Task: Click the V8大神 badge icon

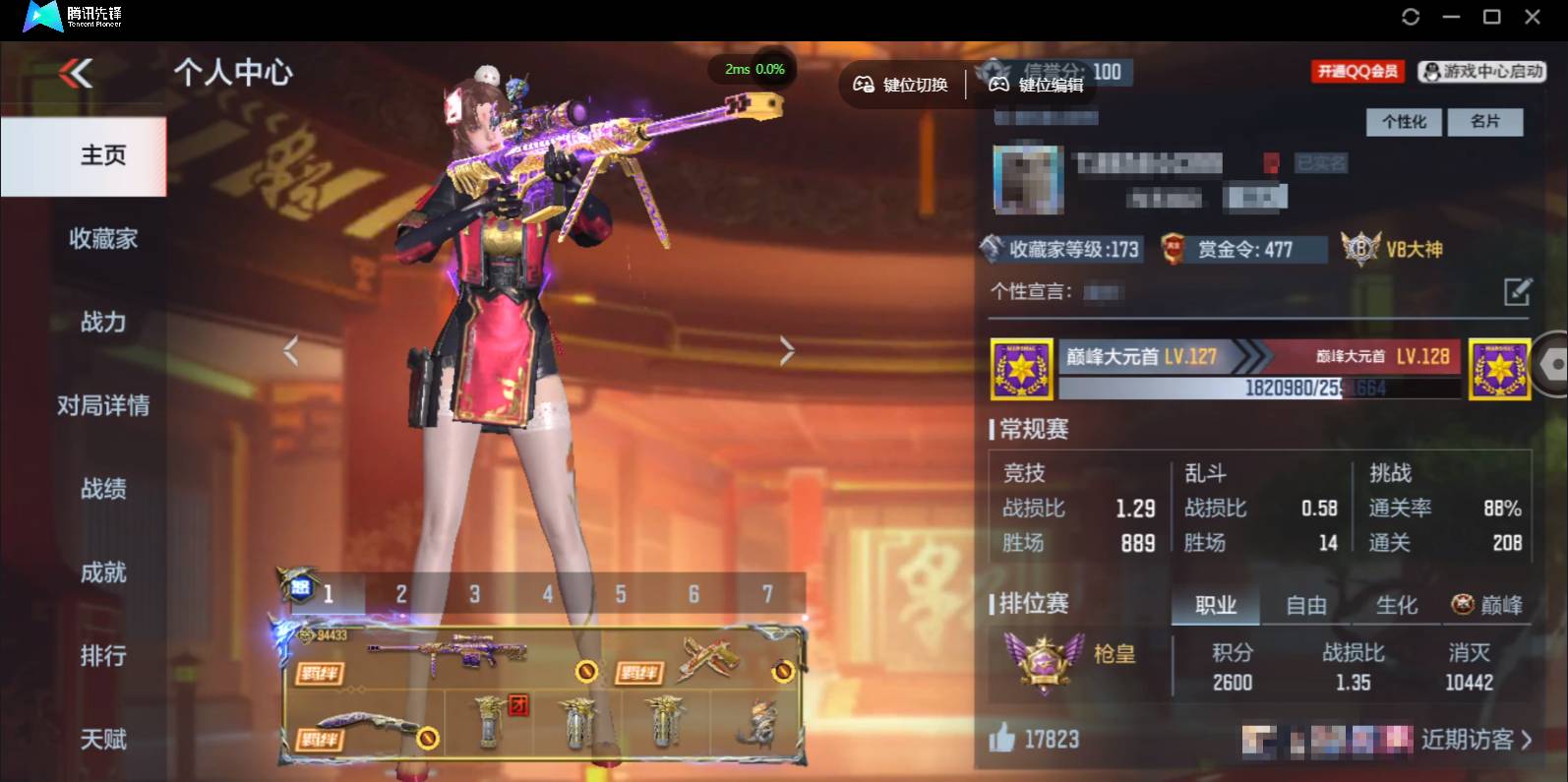Action: pyautogui.click(x=1360, y=250)
